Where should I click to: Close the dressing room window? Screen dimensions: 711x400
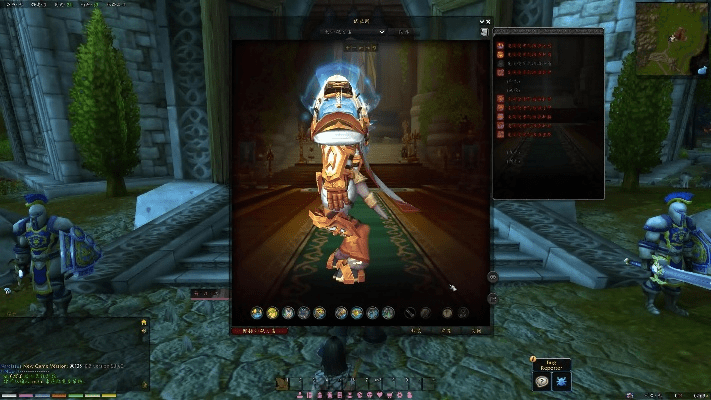(x=487, y=21)
